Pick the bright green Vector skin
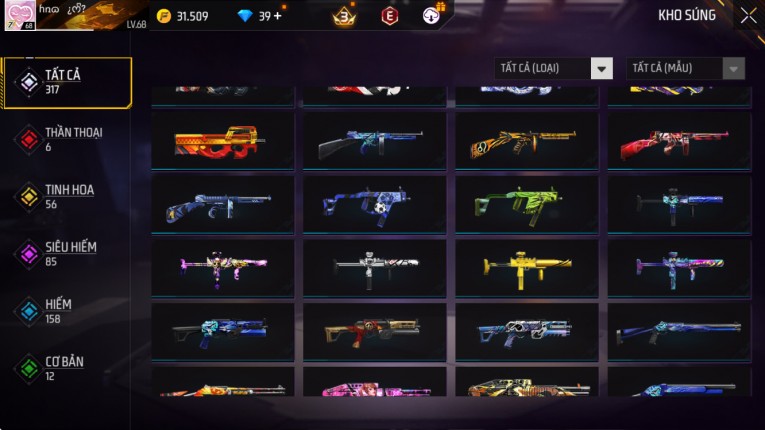The height and width of the screenshot is (430, 765). point(526,204)
